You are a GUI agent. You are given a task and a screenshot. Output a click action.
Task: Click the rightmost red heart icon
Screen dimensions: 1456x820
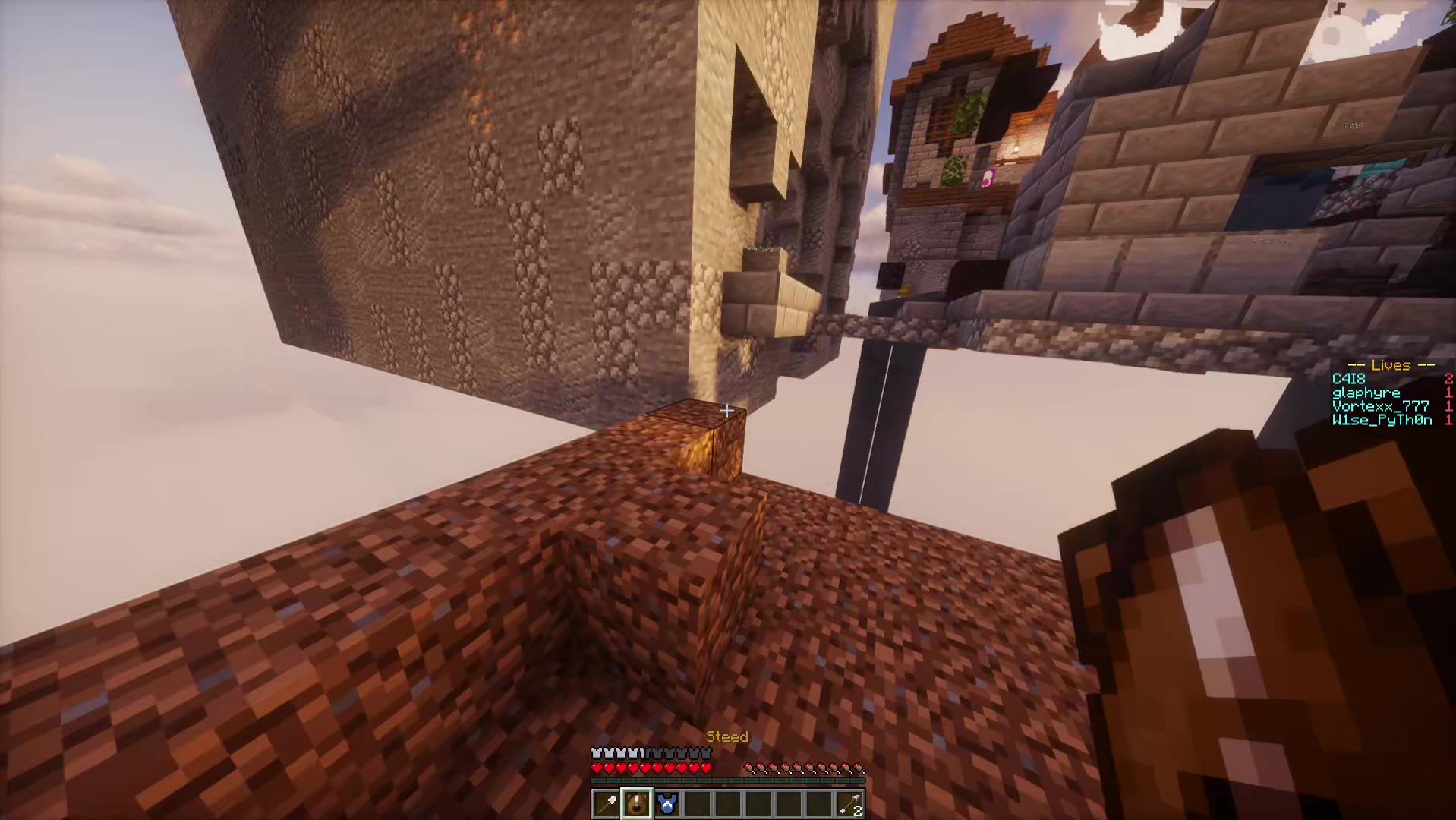click(x=706, y=768)
